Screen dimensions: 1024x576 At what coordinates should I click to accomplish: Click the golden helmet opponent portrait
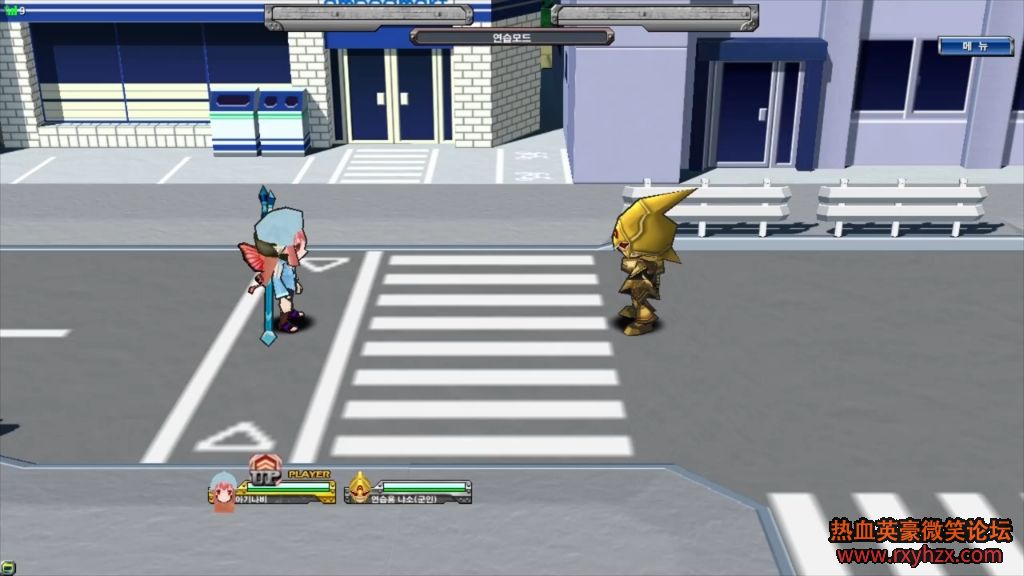click(x=358, y=490)
